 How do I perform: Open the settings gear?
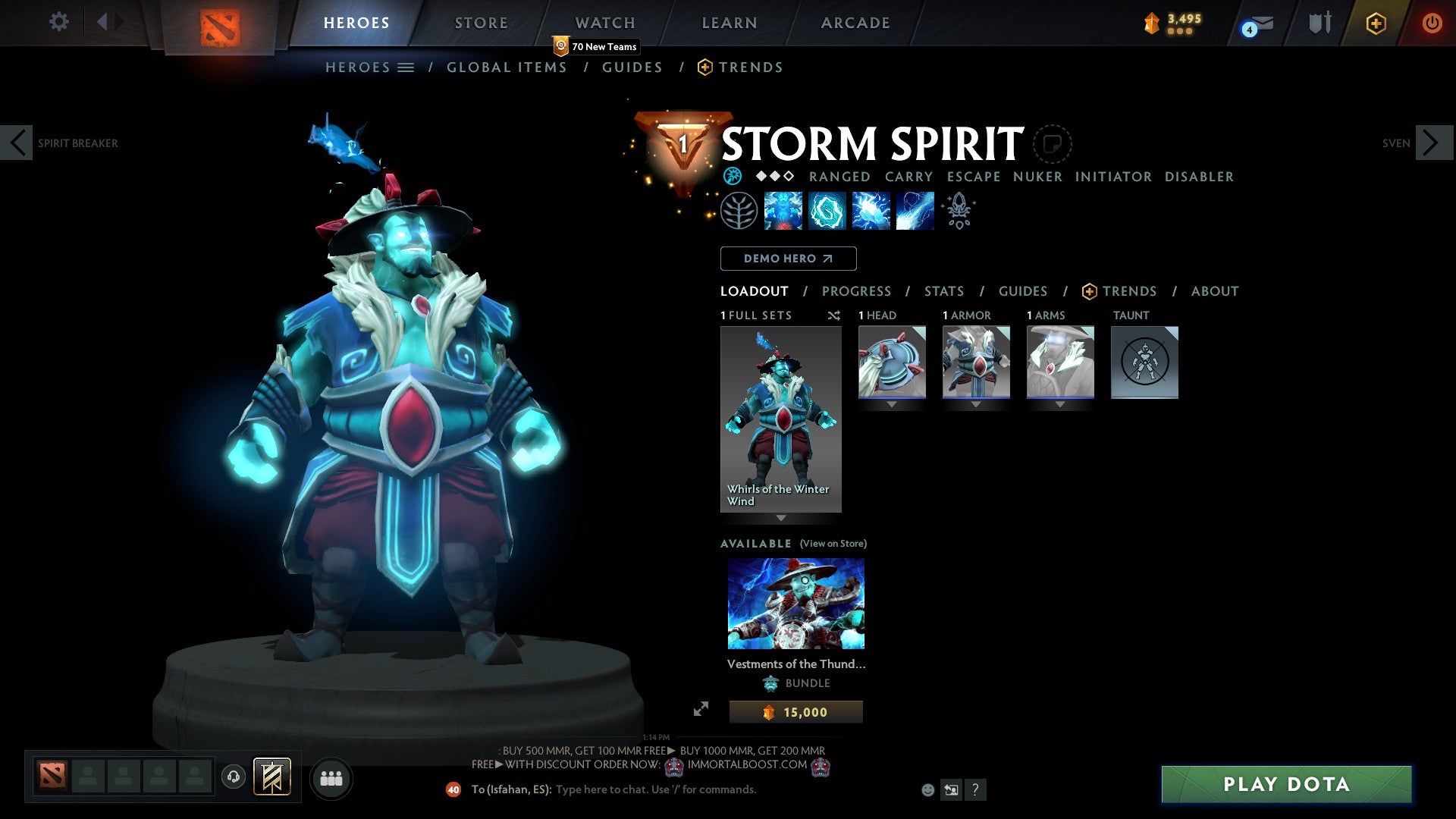tap(58, 22)
